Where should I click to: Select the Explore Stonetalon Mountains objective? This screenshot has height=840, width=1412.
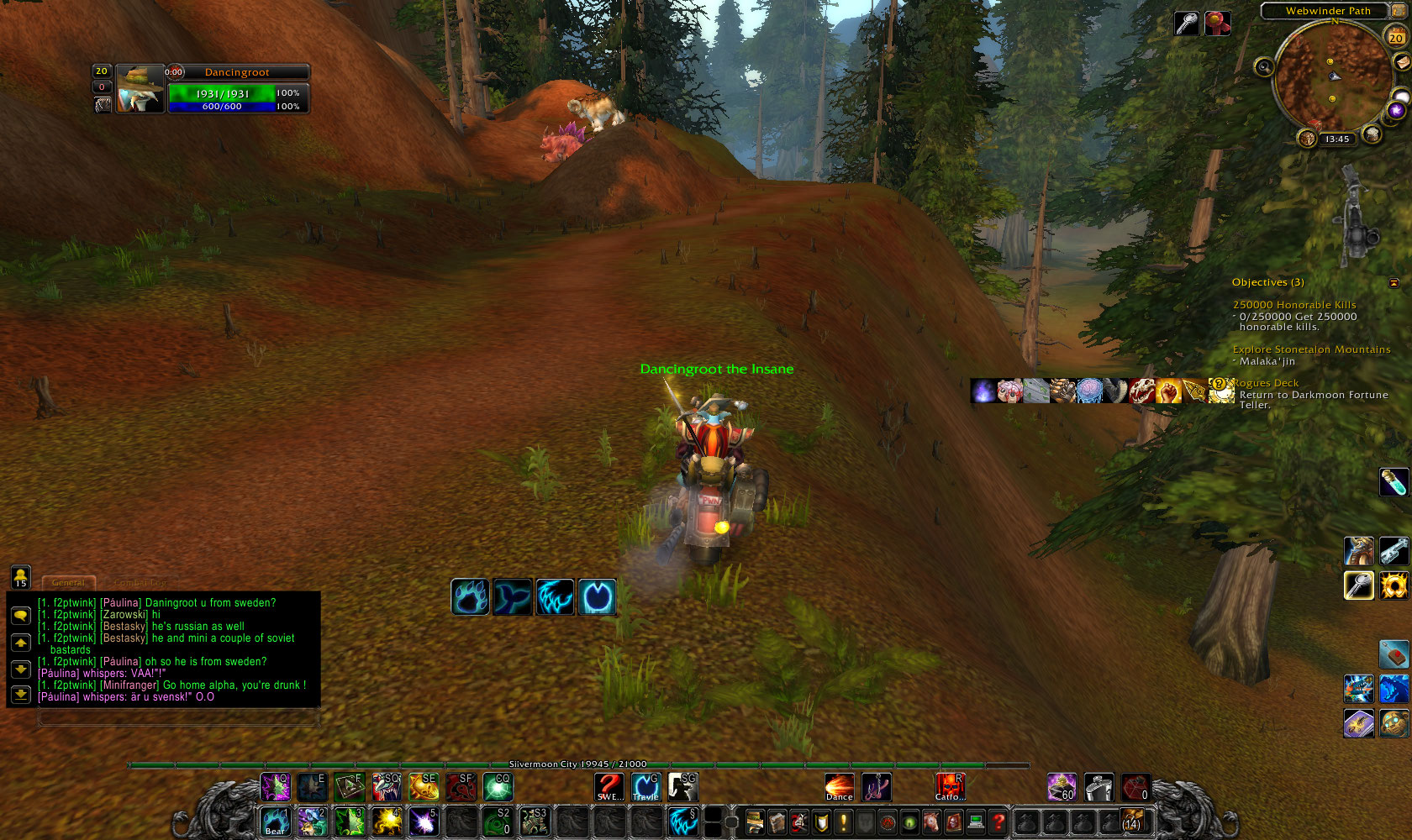coord(1311,349)
